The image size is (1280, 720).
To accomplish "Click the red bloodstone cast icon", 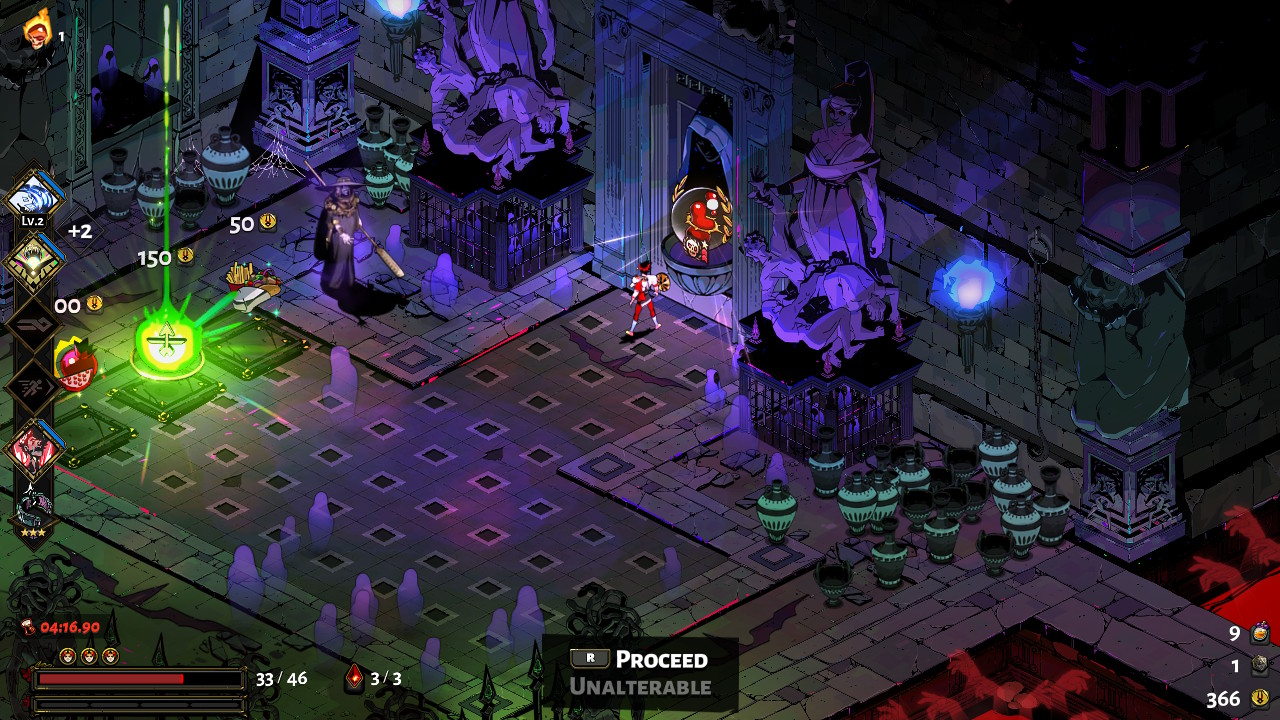I will click(355, 679).
